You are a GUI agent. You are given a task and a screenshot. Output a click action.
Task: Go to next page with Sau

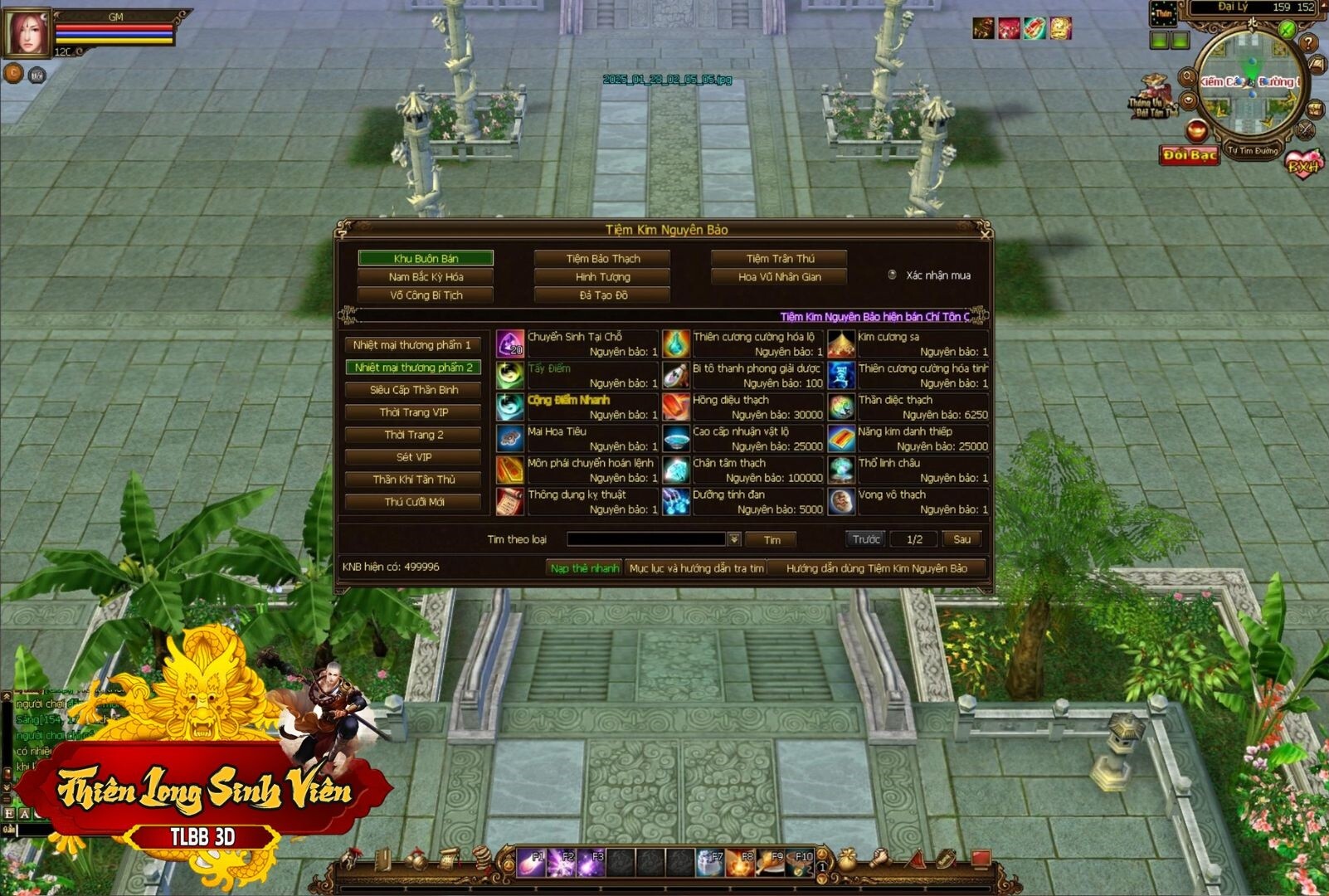961,540
